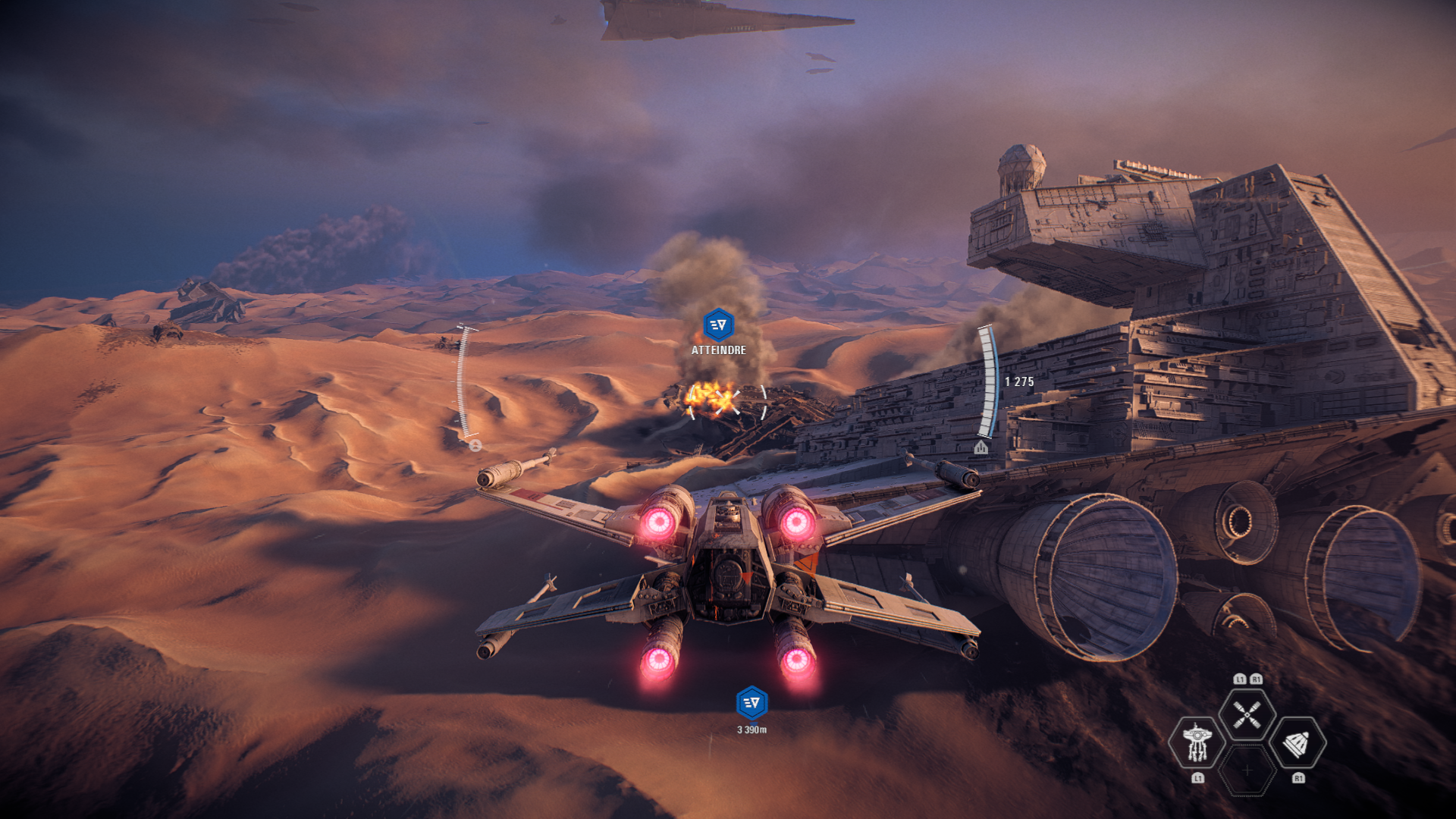The image size is (1456, 819).
Task: Select the empty hexagon slot with plus sign
Action: point(1247,770)
